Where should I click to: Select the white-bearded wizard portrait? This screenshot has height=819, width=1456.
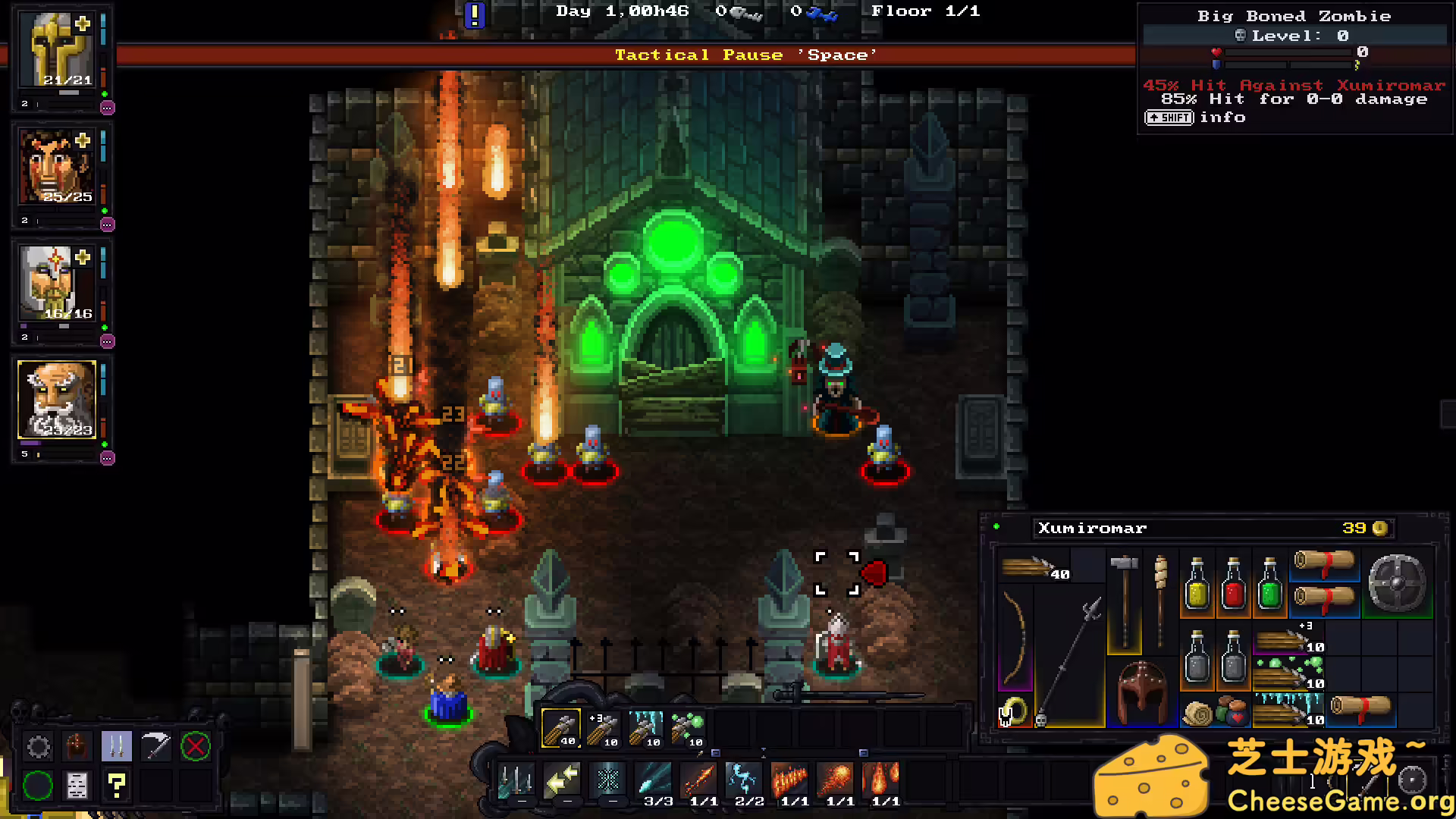click(x=57, y=400)
